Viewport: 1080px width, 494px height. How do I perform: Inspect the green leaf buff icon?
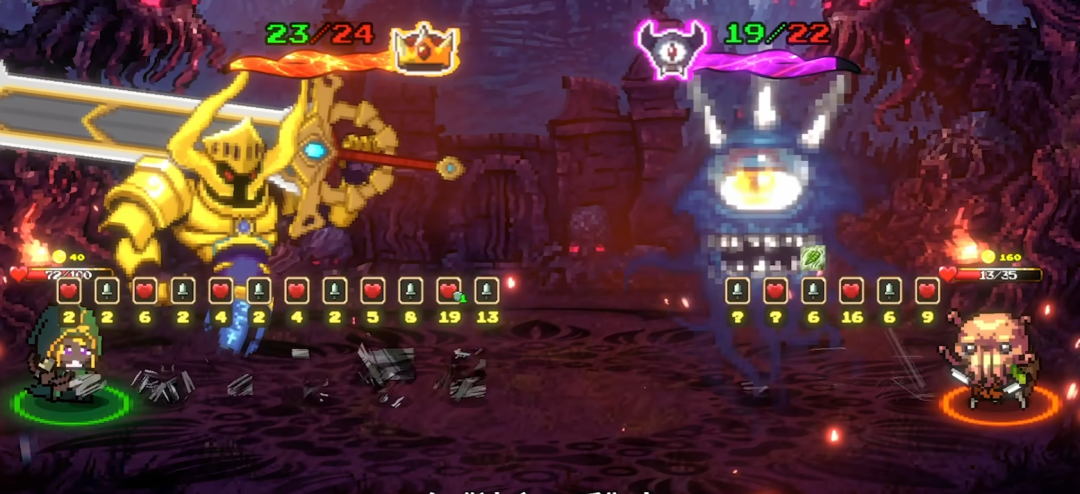coord(812,257)
